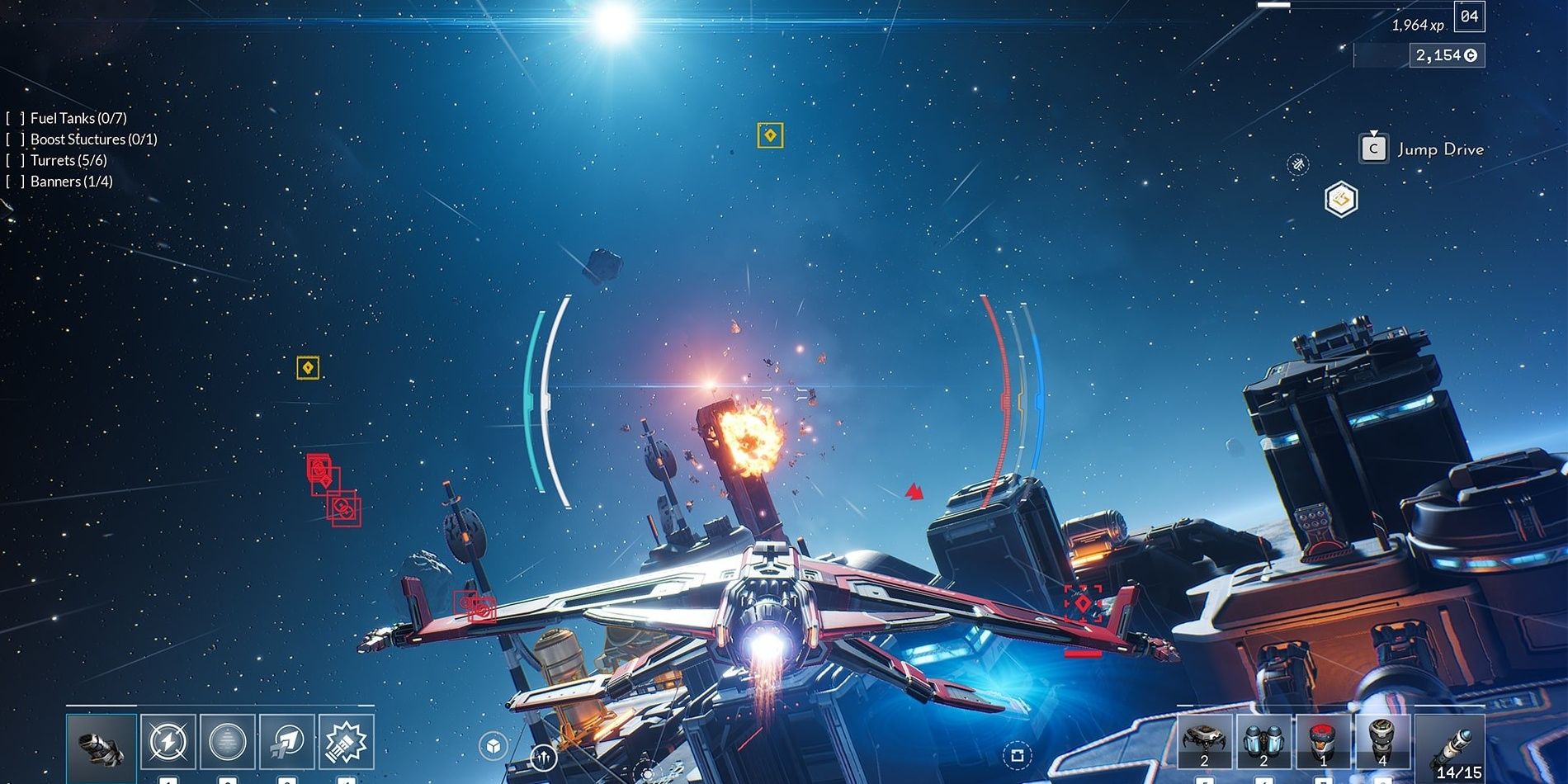Click the Fuel Tanks objective entry
The height and width of the screenshot is (784, 1568).
pyautogui.click(x=78, y=118)
